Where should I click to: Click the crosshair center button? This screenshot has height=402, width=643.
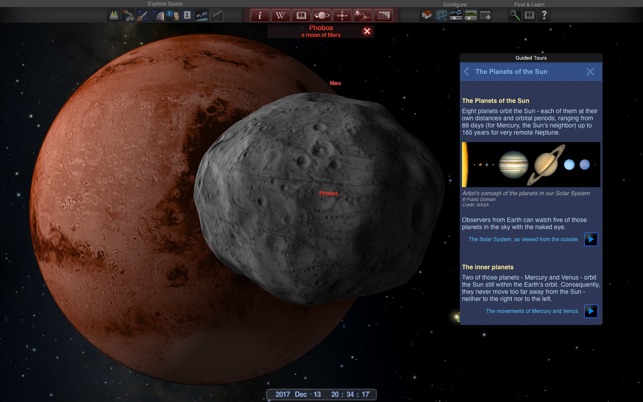342,16
